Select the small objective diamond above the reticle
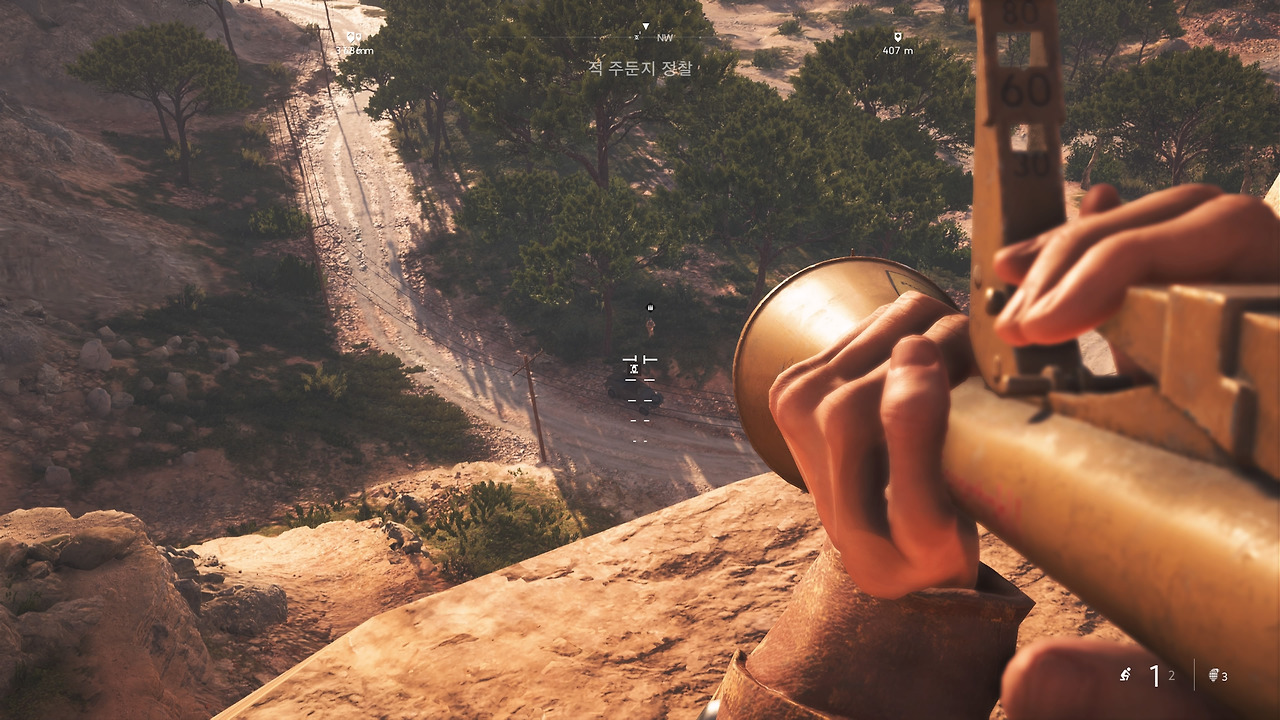The height and width of the screenshot is (720, 1280). coord(650,307)
